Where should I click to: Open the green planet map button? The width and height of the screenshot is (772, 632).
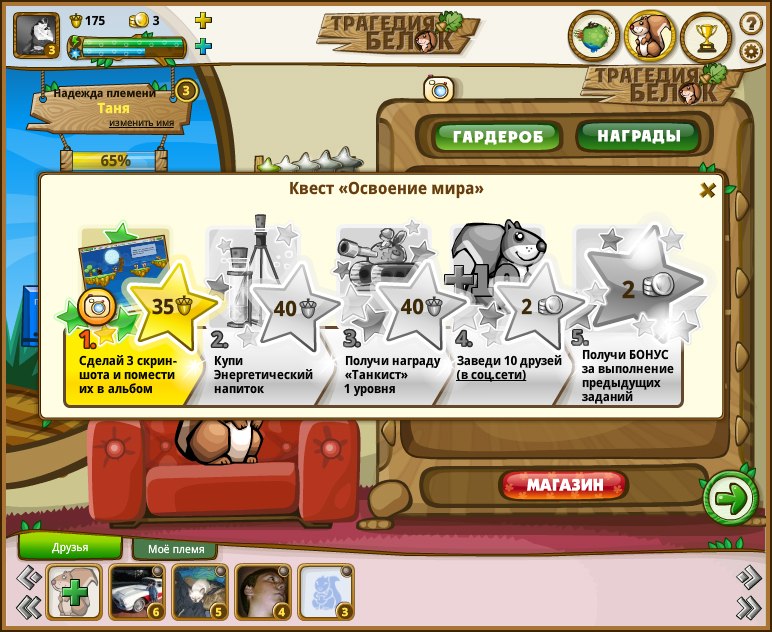593,38
